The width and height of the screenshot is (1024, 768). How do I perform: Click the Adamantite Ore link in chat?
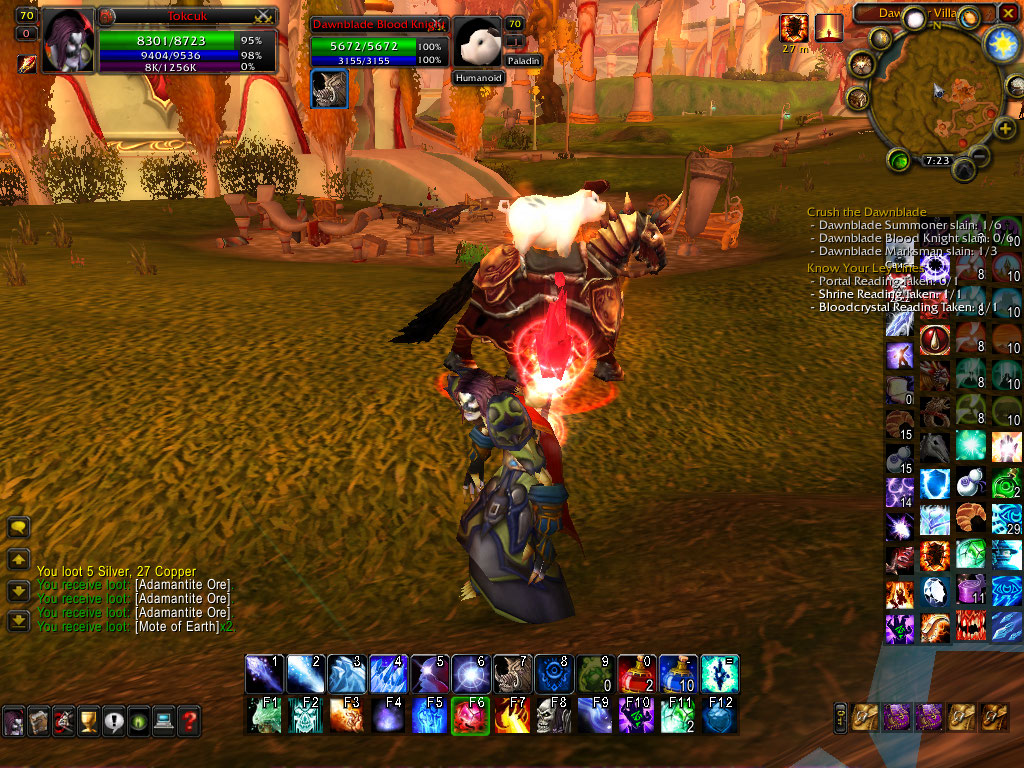(x=183, y=584)
